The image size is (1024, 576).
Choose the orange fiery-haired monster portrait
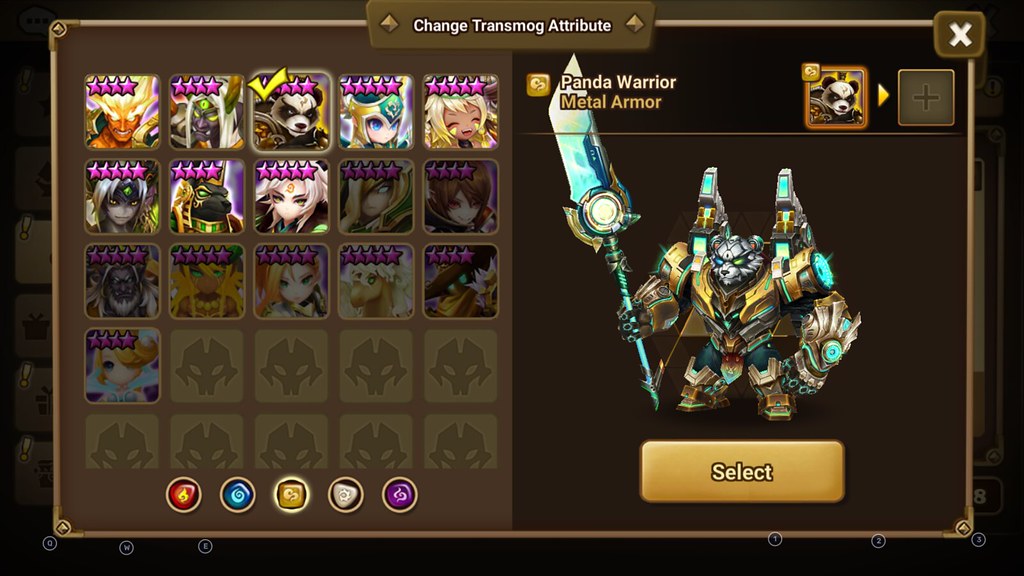point(122,112)
